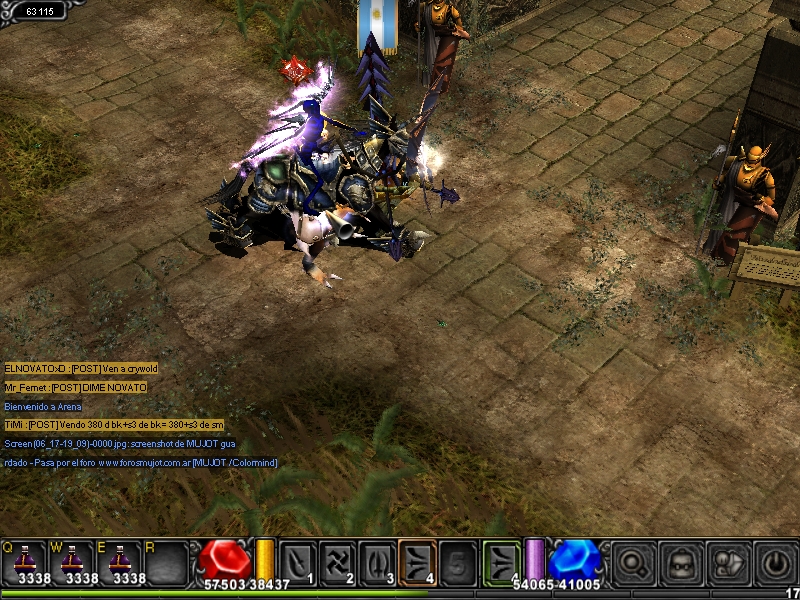The width and height of the screenshot is (800, 600).
Task: Use the potion in the W slot
Action: (76, 562)
